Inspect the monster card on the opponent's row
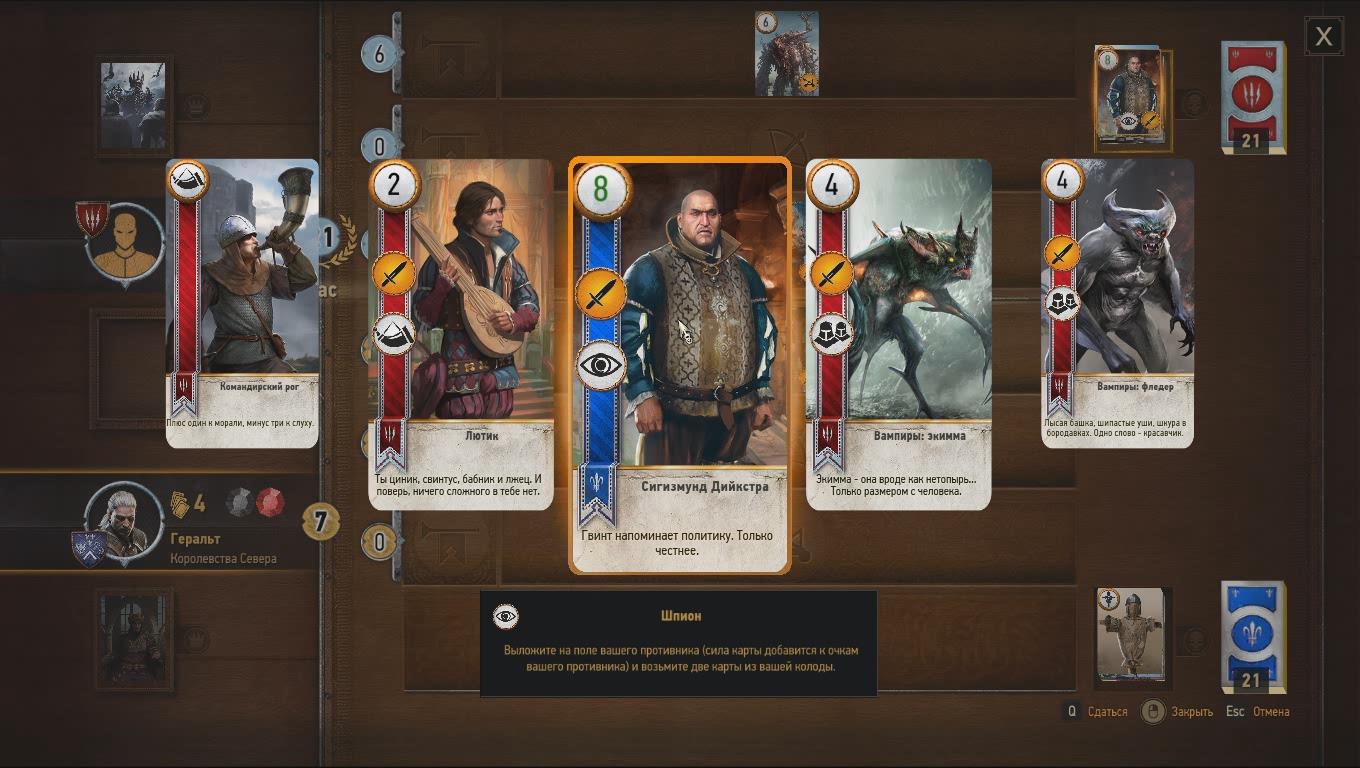Screen dimensions: 1360x768 [787, 54]
